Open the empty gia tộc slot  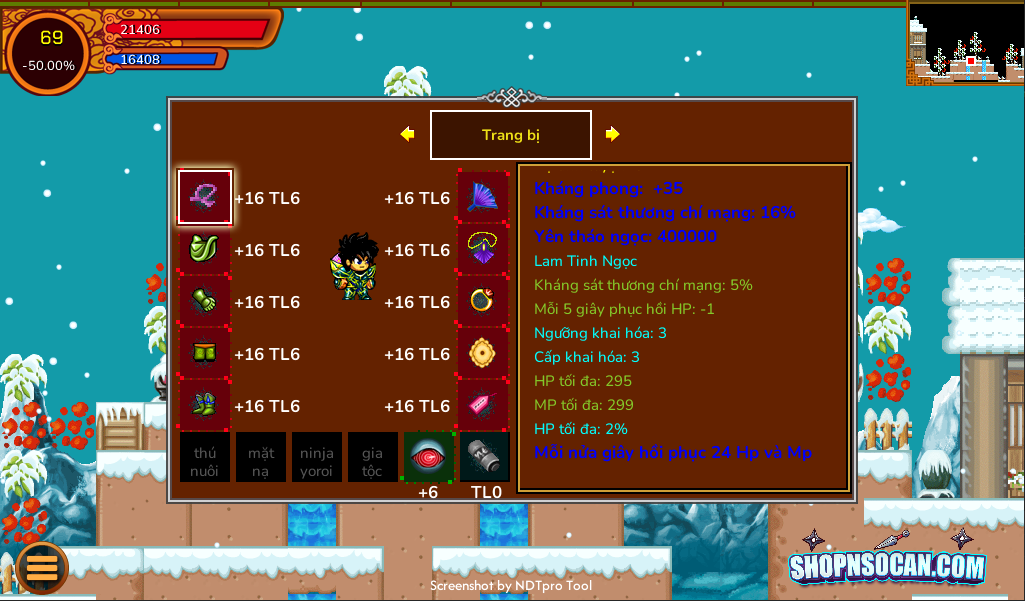click(x=373, y=458)
